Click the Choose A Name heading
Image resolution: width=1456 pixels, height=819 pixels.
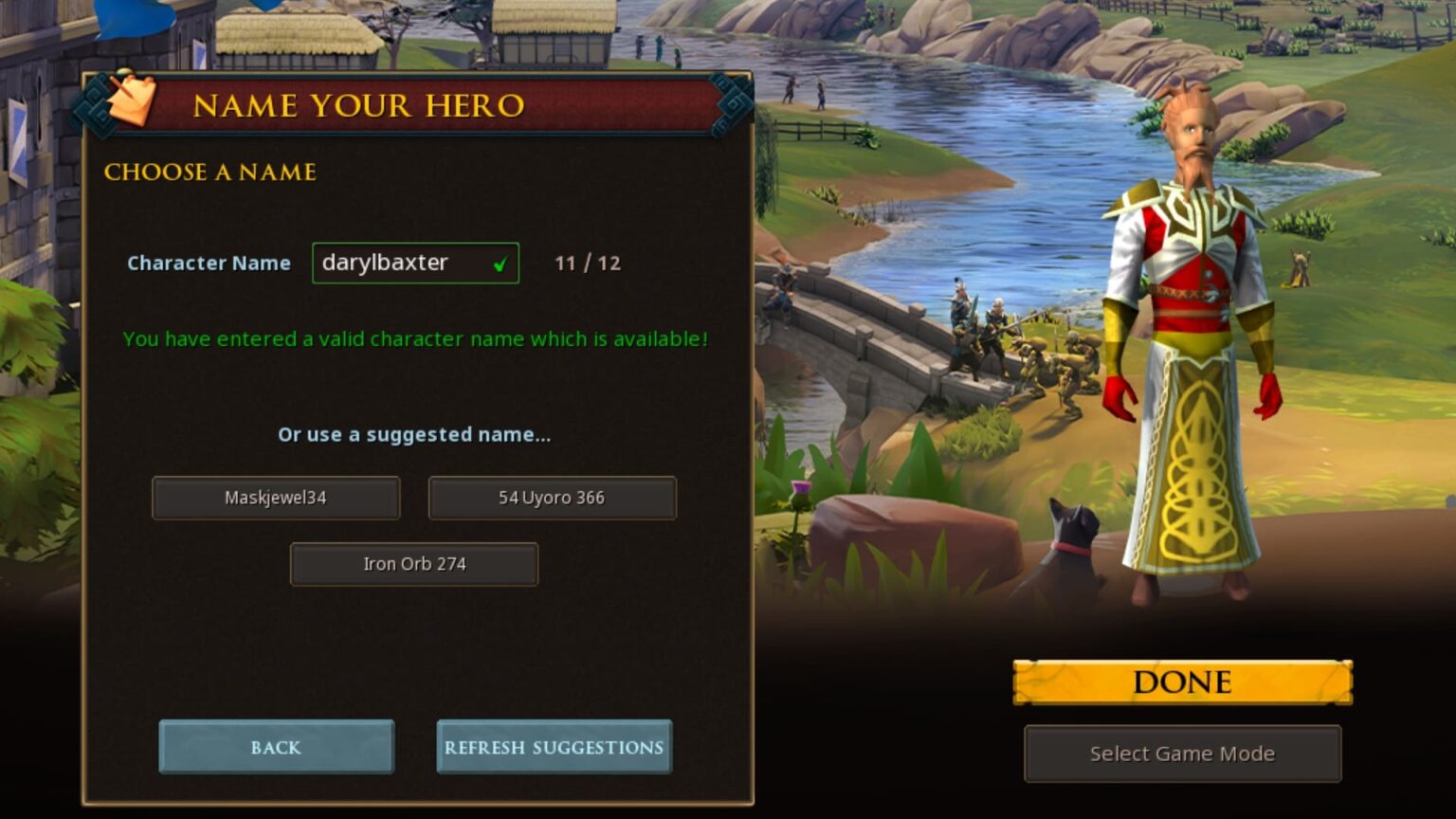pos(210,173)
